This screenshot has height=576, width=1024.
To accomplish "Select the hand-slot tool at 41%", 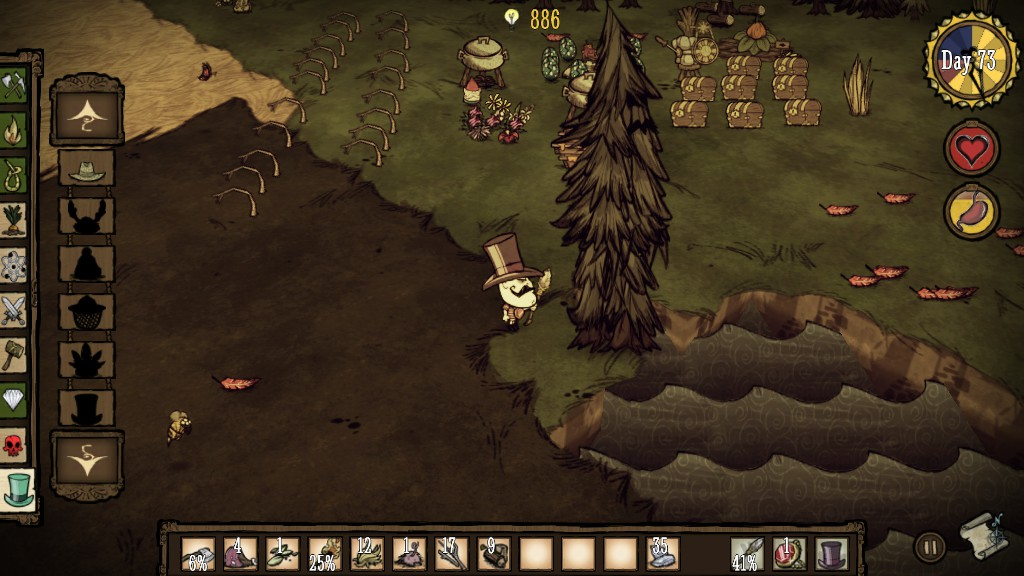I will 746,553.
